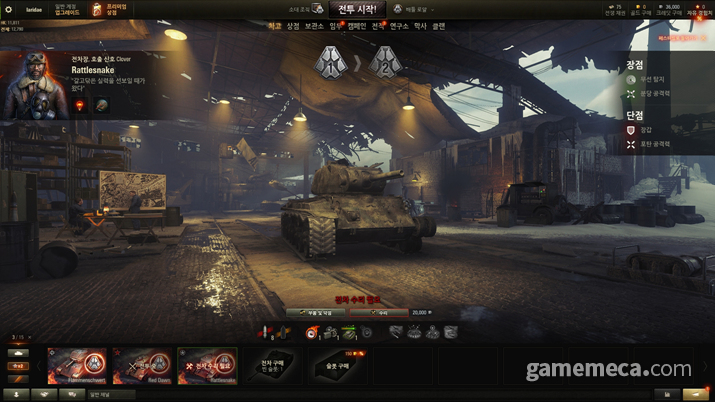Choose the Rattlesnake tank card
This screenshot has width=715, height=402.
click(207, 365)
